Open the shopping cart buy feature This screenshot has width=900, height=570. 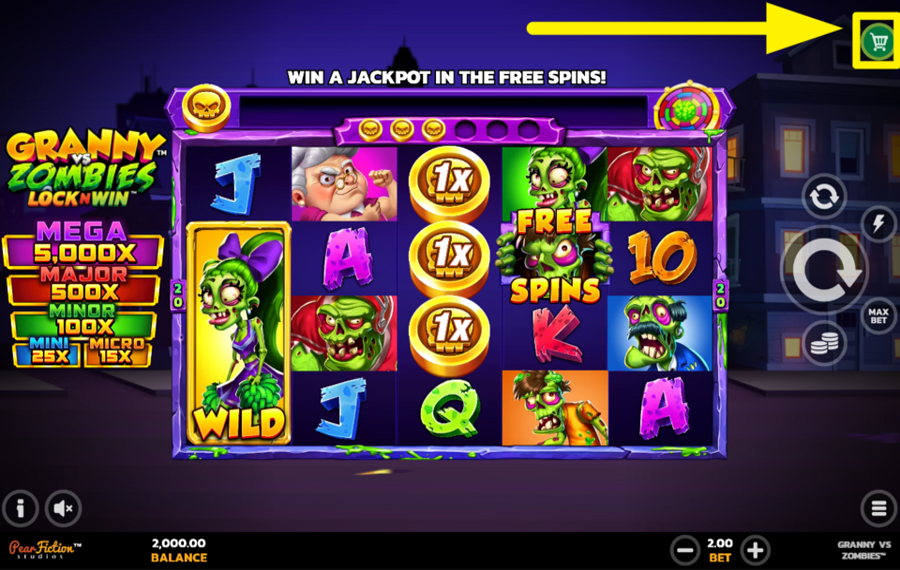tap(878, 41)
